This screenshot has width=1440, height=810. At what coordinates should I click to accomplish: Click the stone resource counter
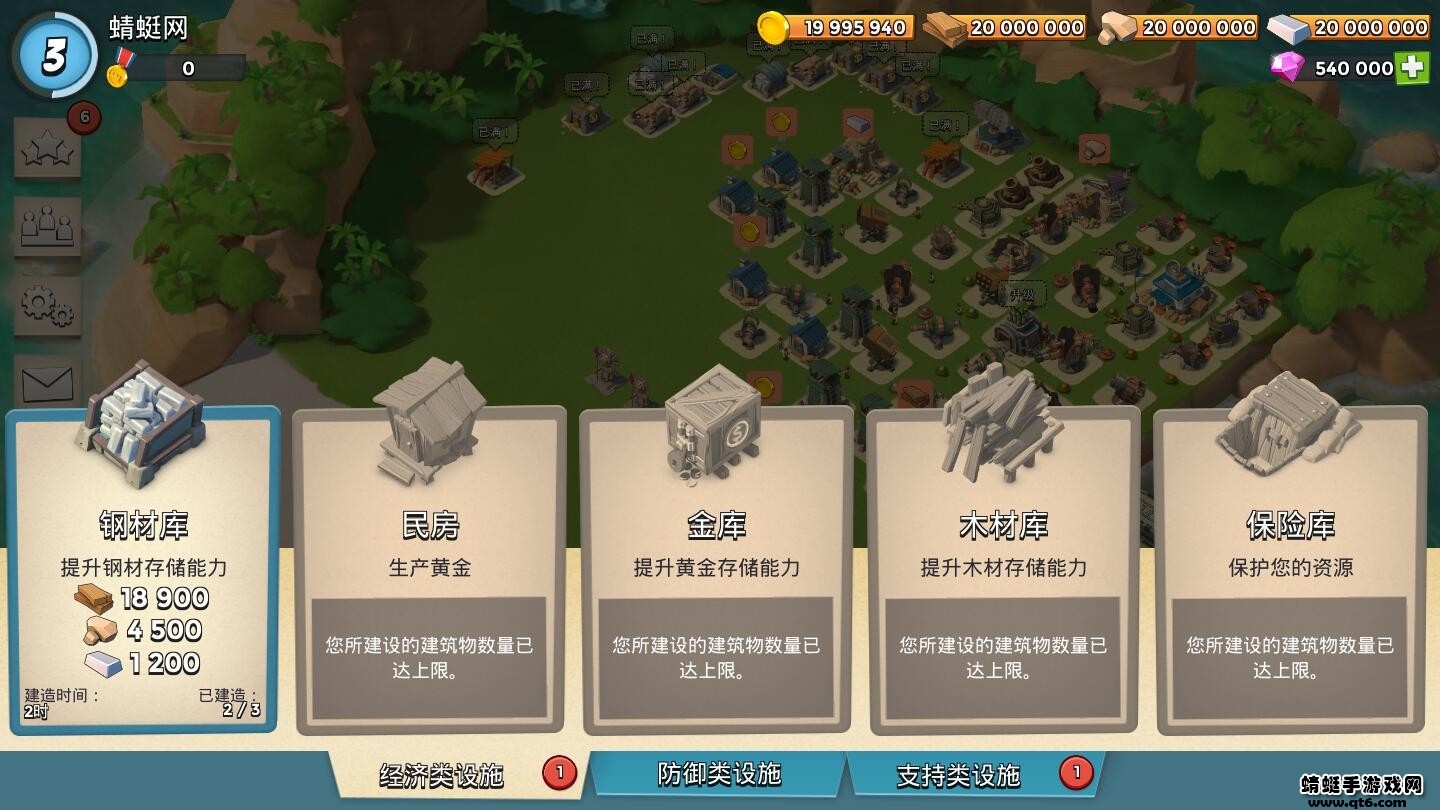pos(1195,27)
